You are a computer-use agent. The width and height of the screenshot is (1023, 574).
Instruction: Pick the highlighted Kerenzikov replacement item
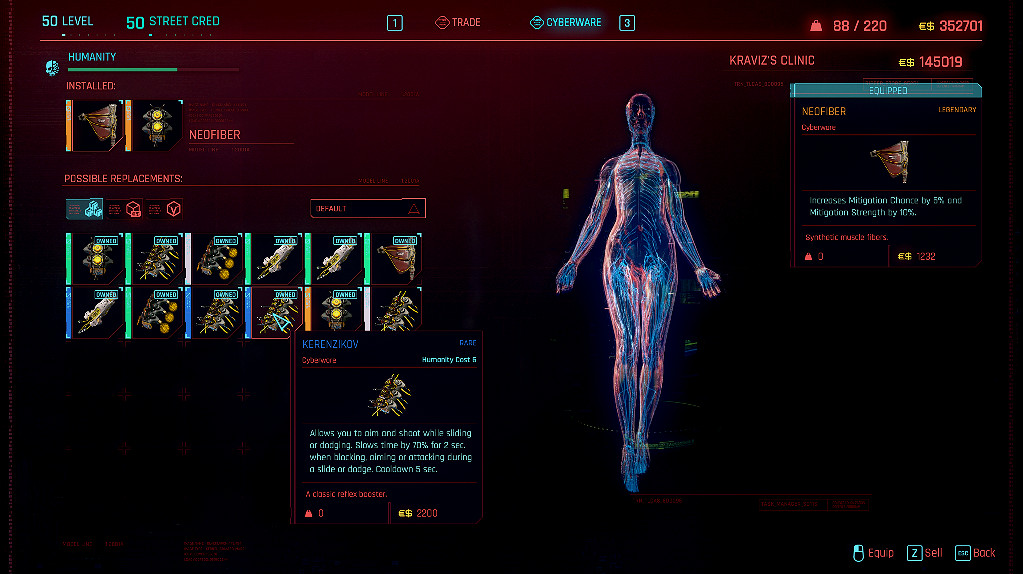click(x=275, y=312)
